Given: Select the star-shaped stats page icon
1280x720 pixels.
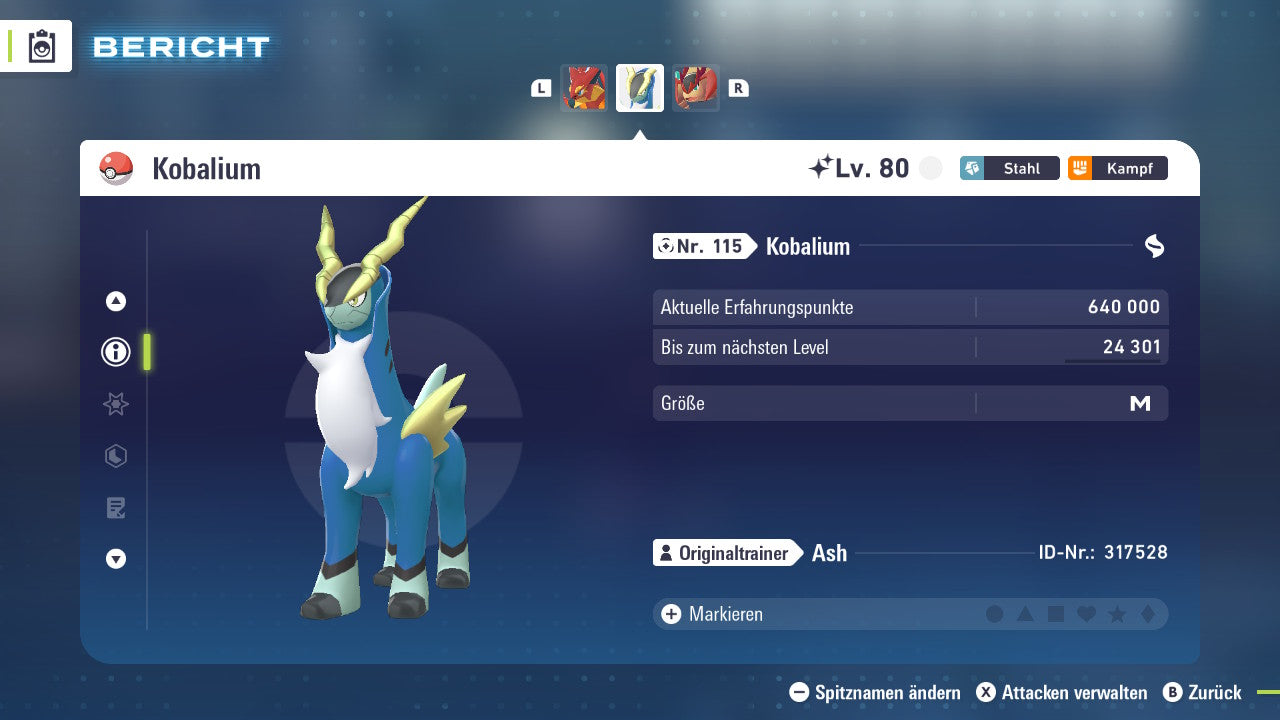Looking at the screenshot, I should pos(115,404).
